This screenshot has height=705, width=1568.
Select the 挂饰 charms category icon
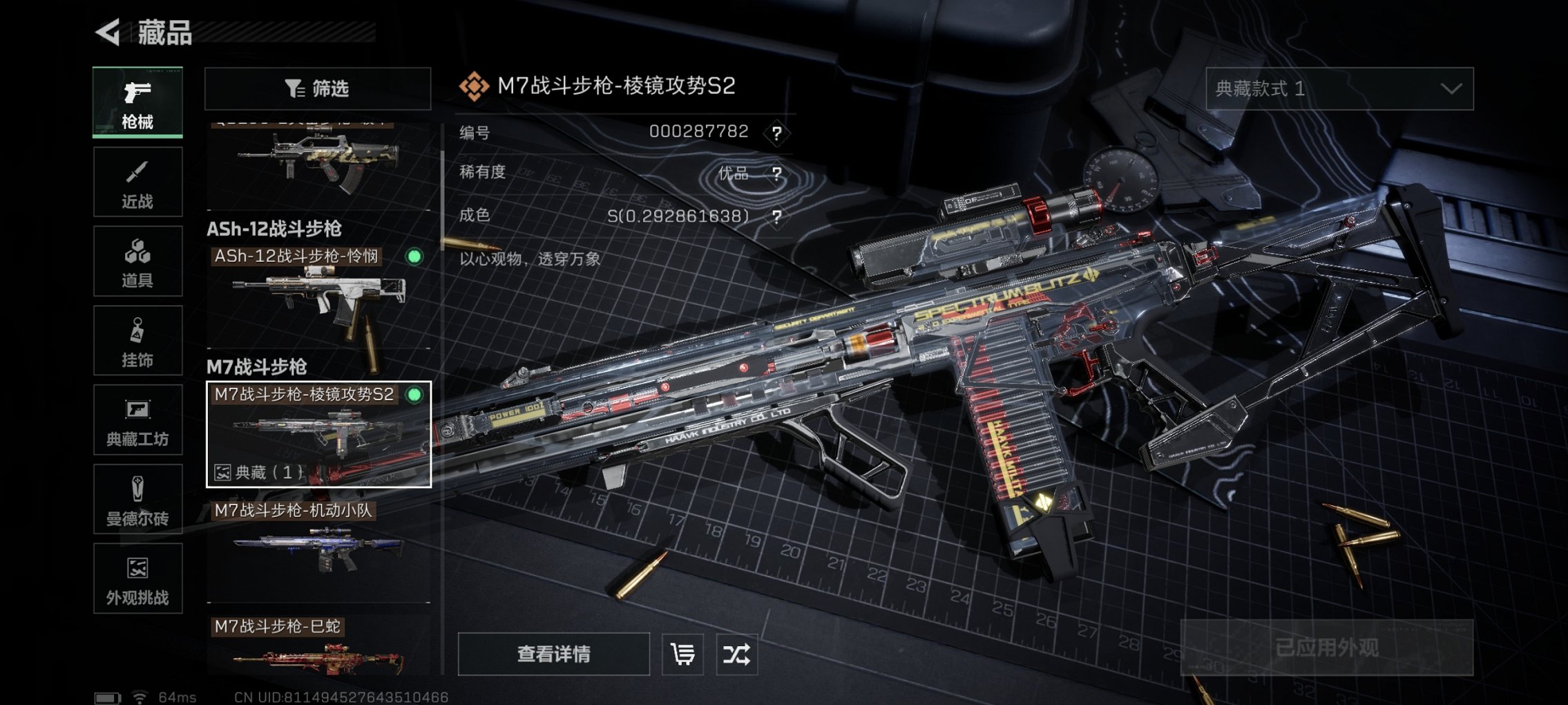click(x=137, y=340)
